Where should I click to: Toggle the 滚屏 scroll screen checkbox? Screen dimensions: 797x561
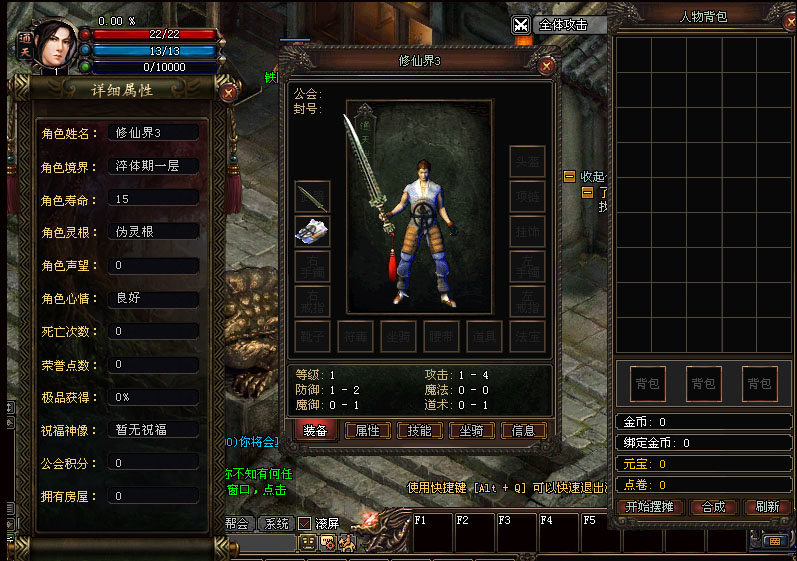coord(305,523)
